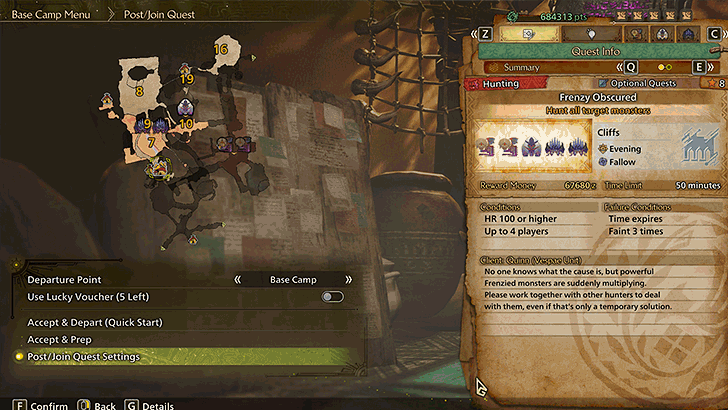Select the camp tent marker near area 19
The height and width of the screenshot is (410, 728).
[x=183, y=68]
